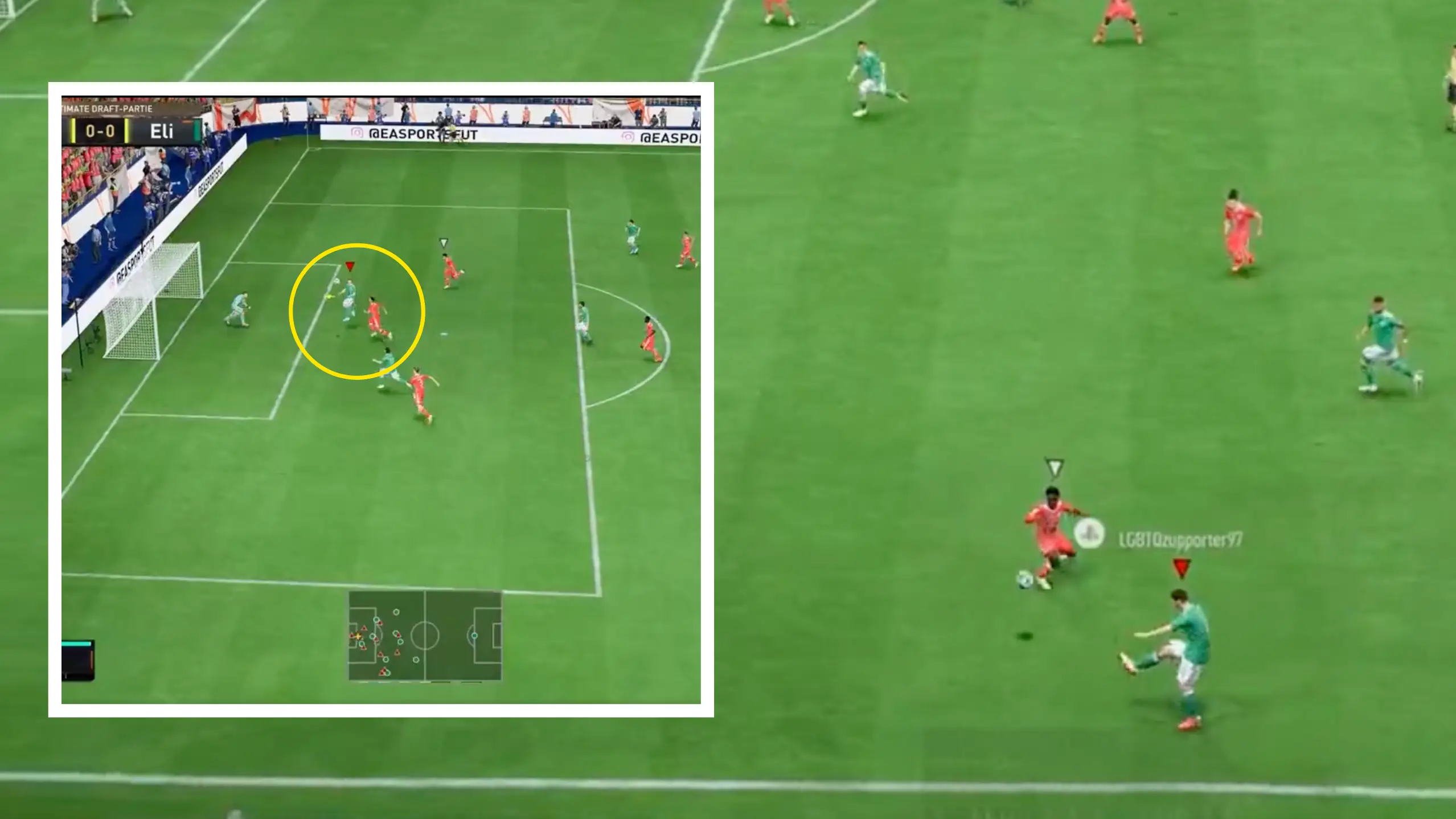
Task: Click the yellow segment of the score bar
Action: pos(72,131)
